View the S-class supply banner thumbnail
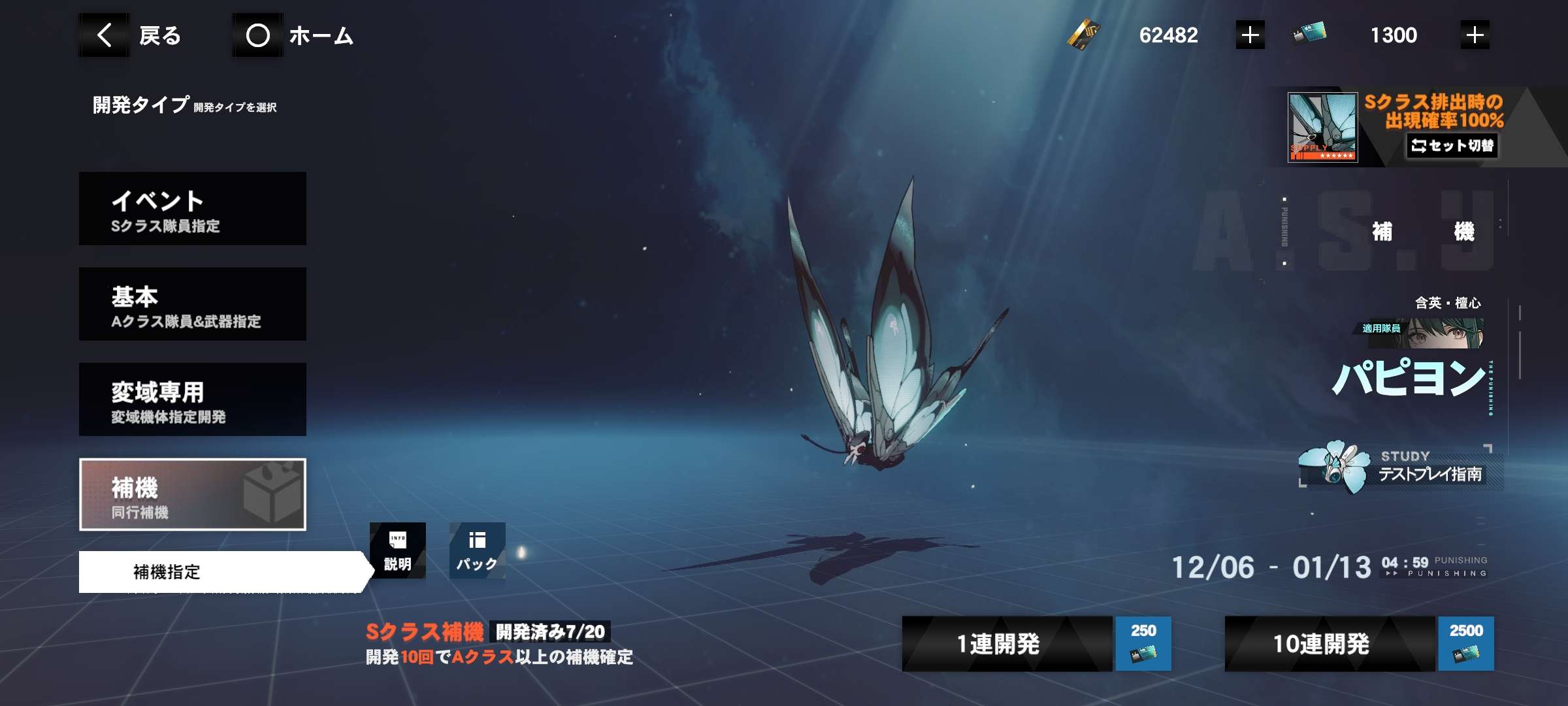 tap(1322, 127)
